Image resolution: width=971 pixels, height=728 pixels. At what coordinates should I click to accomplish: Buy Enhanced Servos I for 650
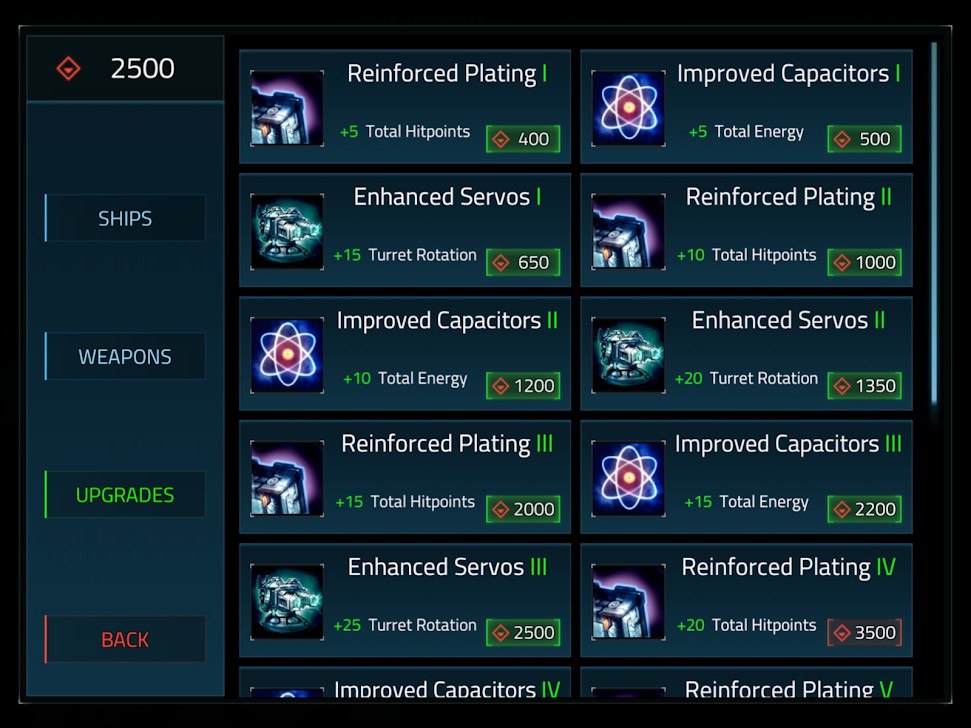pos(523,262)
